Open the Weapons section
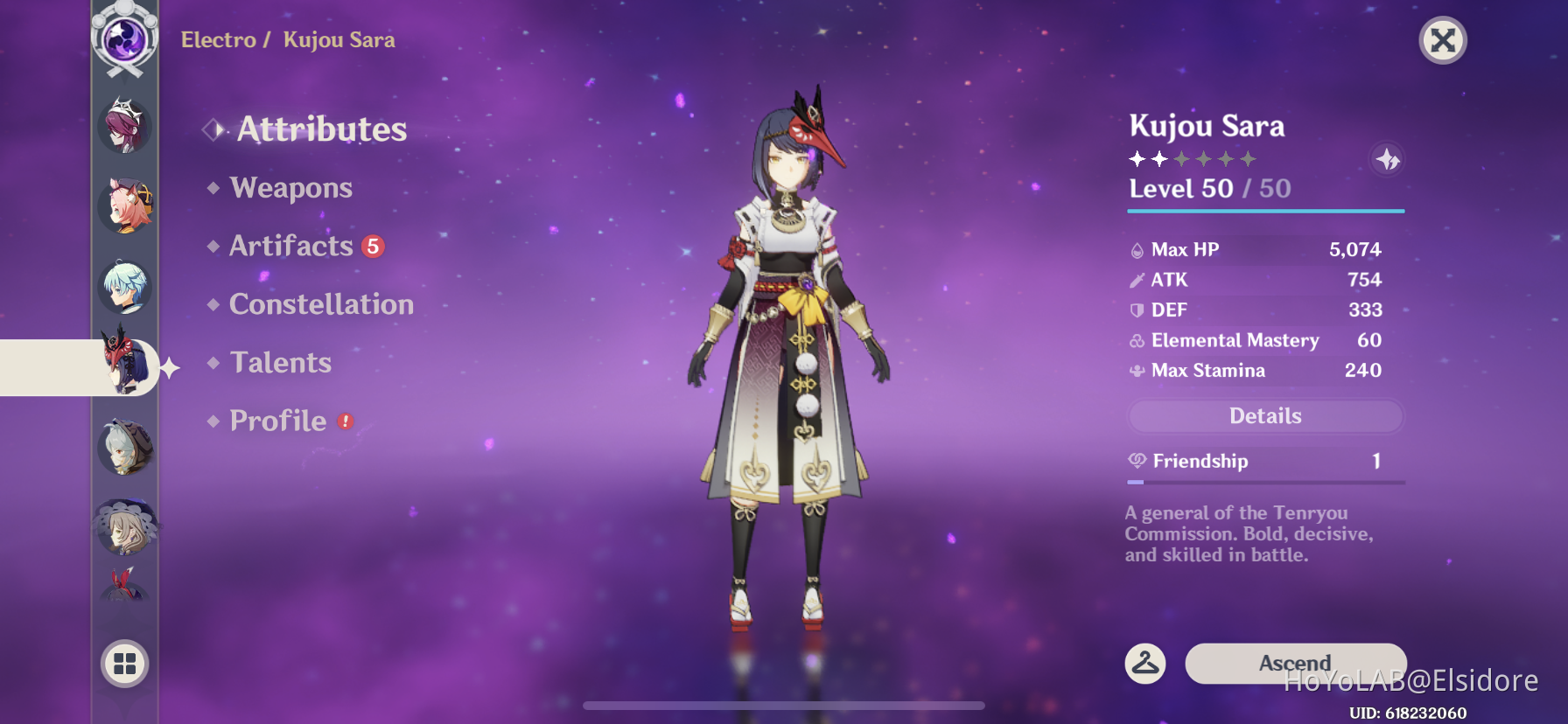The image size is (1568, 724). 290,187
